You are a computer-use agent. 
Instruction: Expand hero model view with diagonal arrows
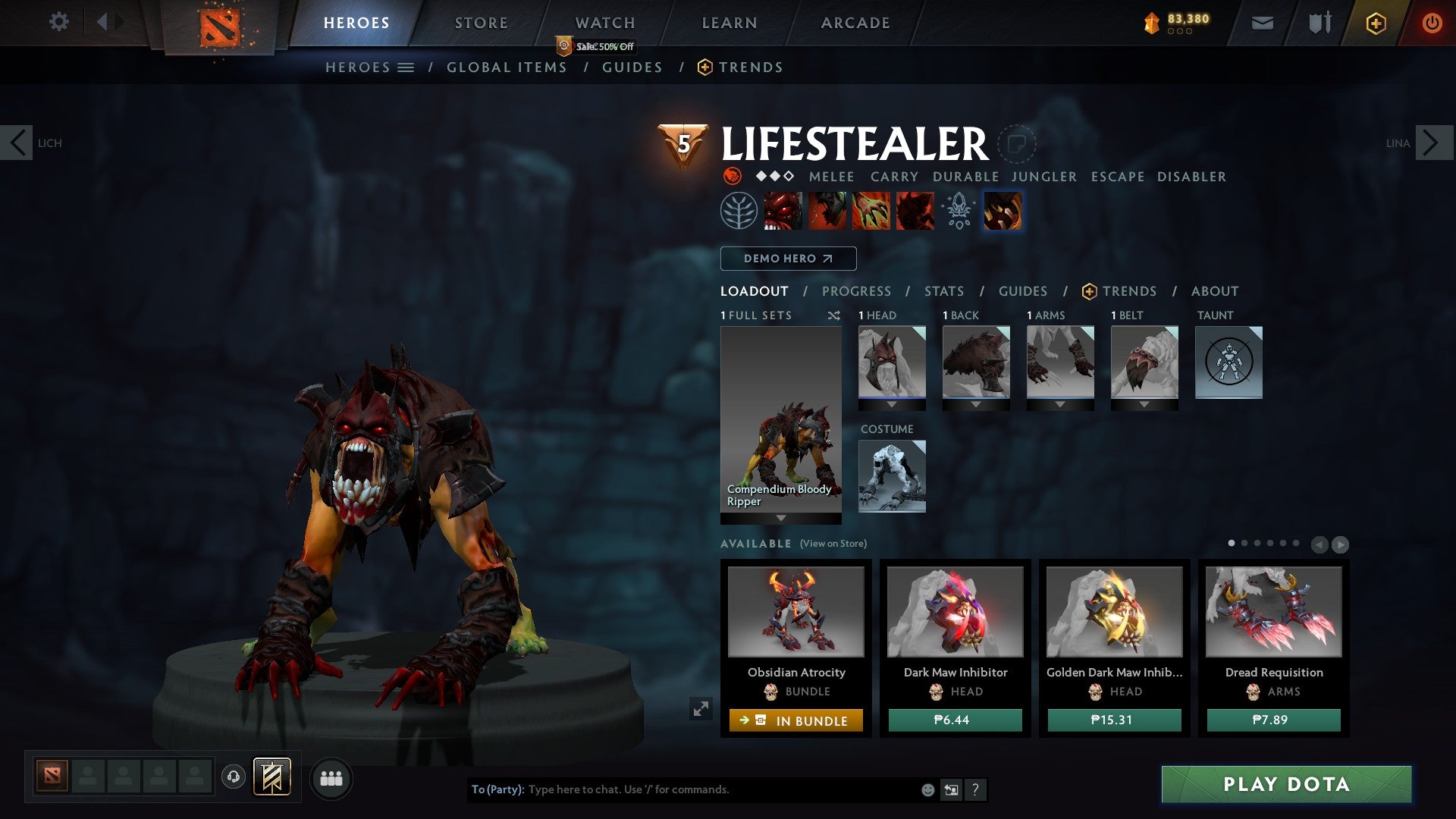pos(701,709)
